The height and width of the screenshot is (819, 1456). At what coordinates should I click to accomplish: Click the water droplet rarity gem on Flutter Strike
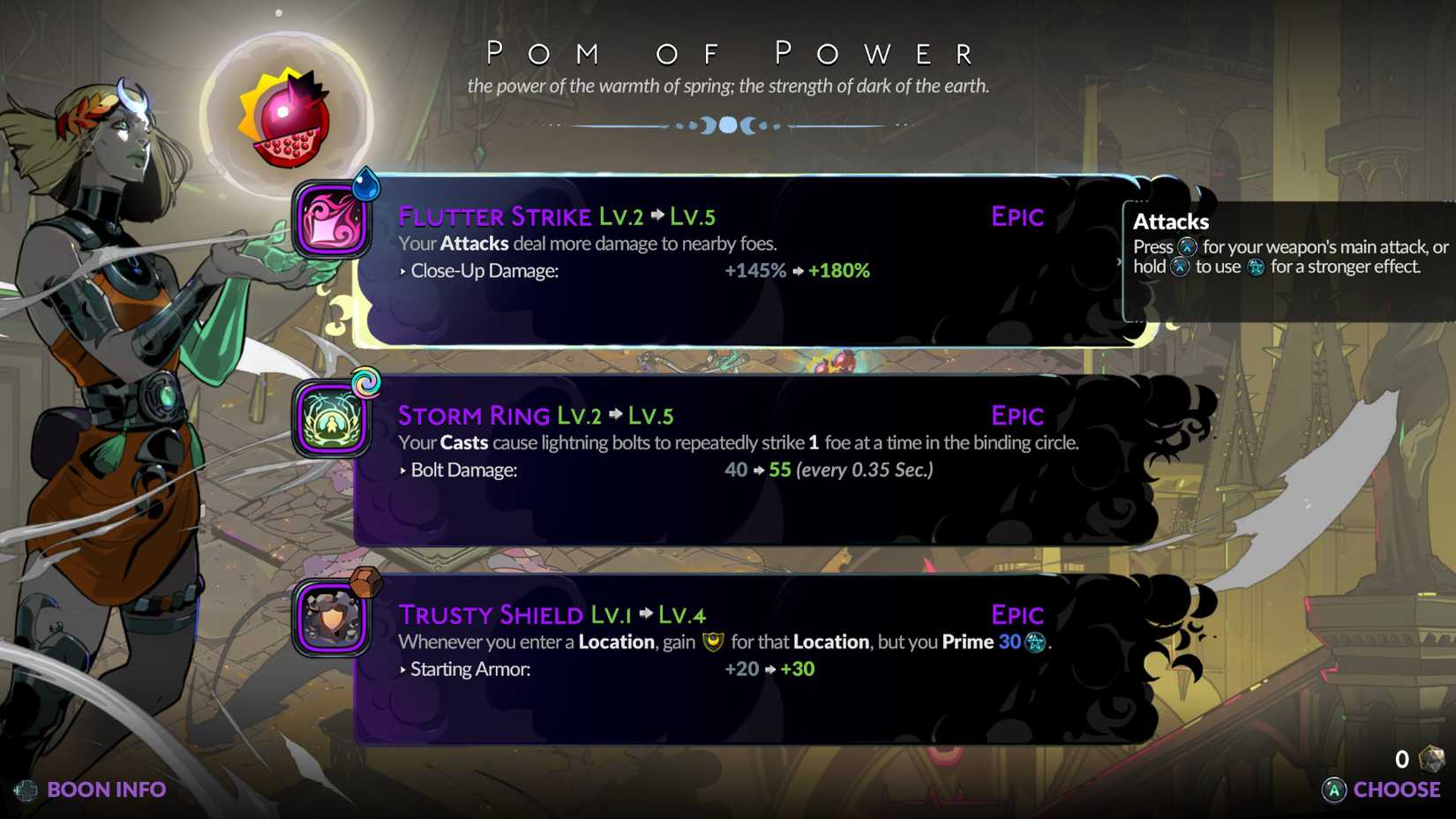(x=369, y=186)
